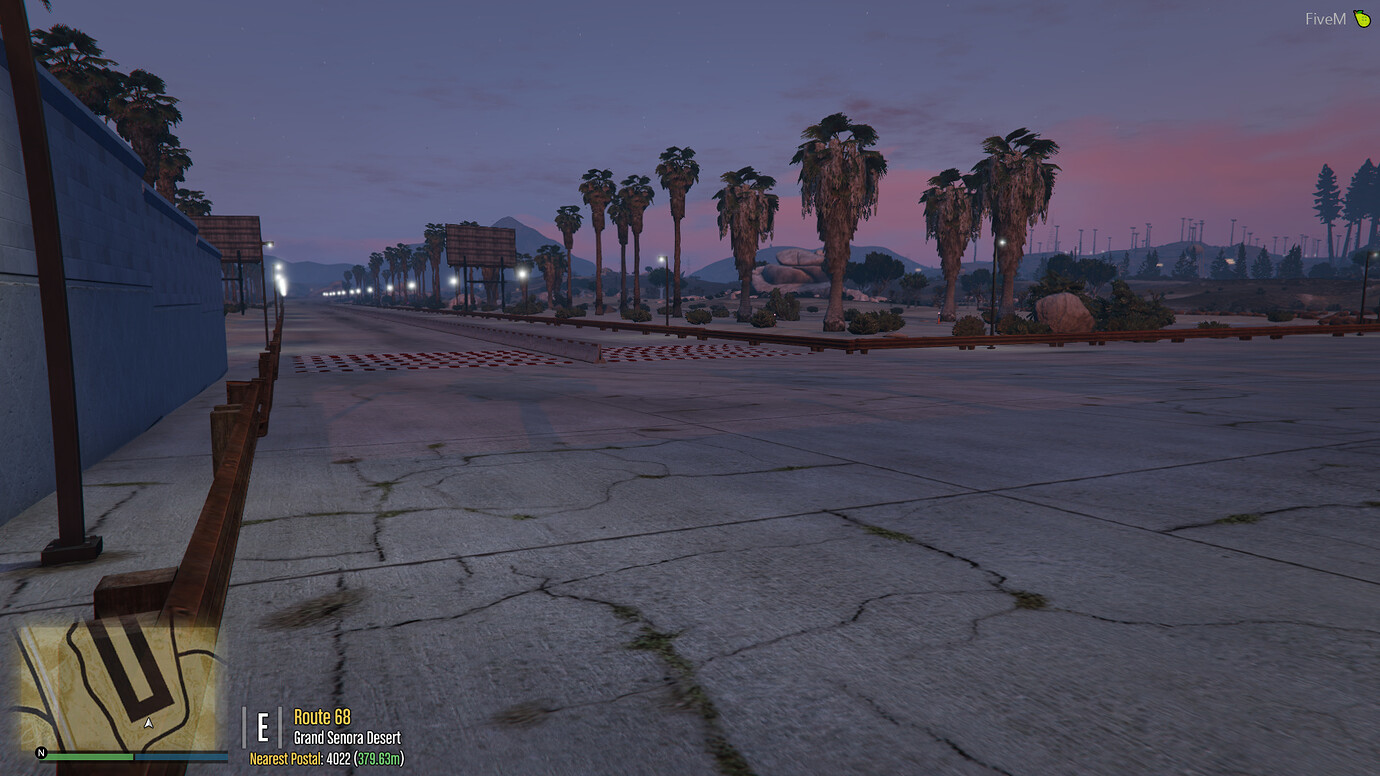Click the FiveM pear icon
This screenshot has height=776, width=1380.
point(1363,18)
